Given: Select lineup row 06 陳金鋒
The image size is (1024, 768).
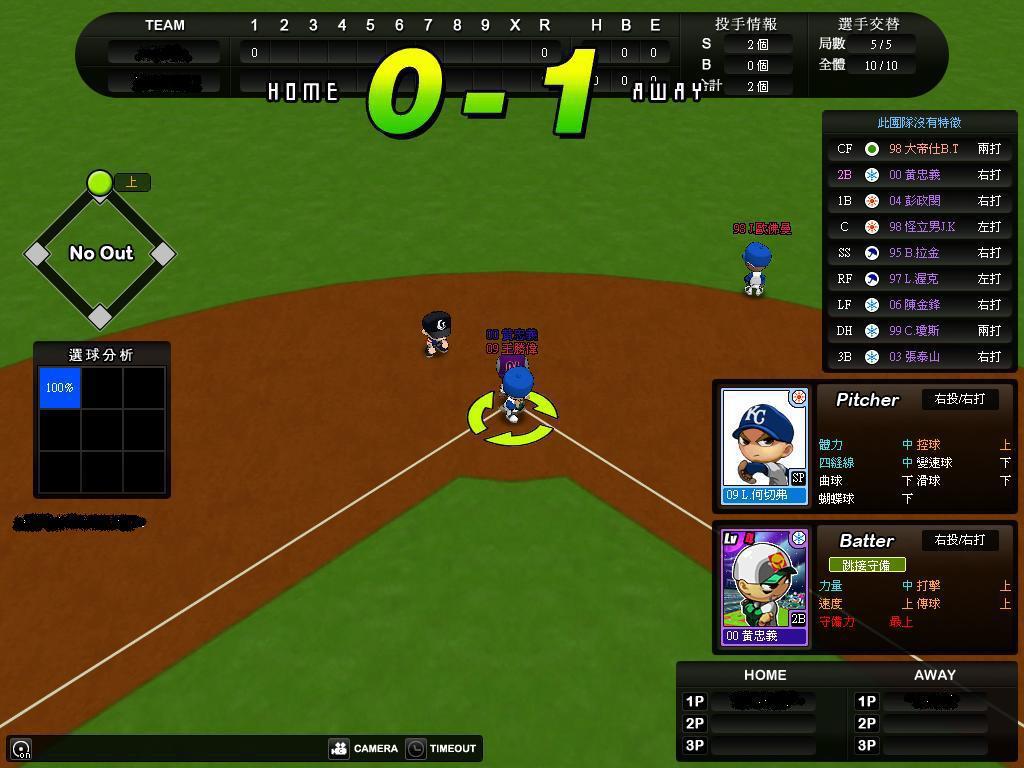Looking at the screenshot, I should (920, 305).
